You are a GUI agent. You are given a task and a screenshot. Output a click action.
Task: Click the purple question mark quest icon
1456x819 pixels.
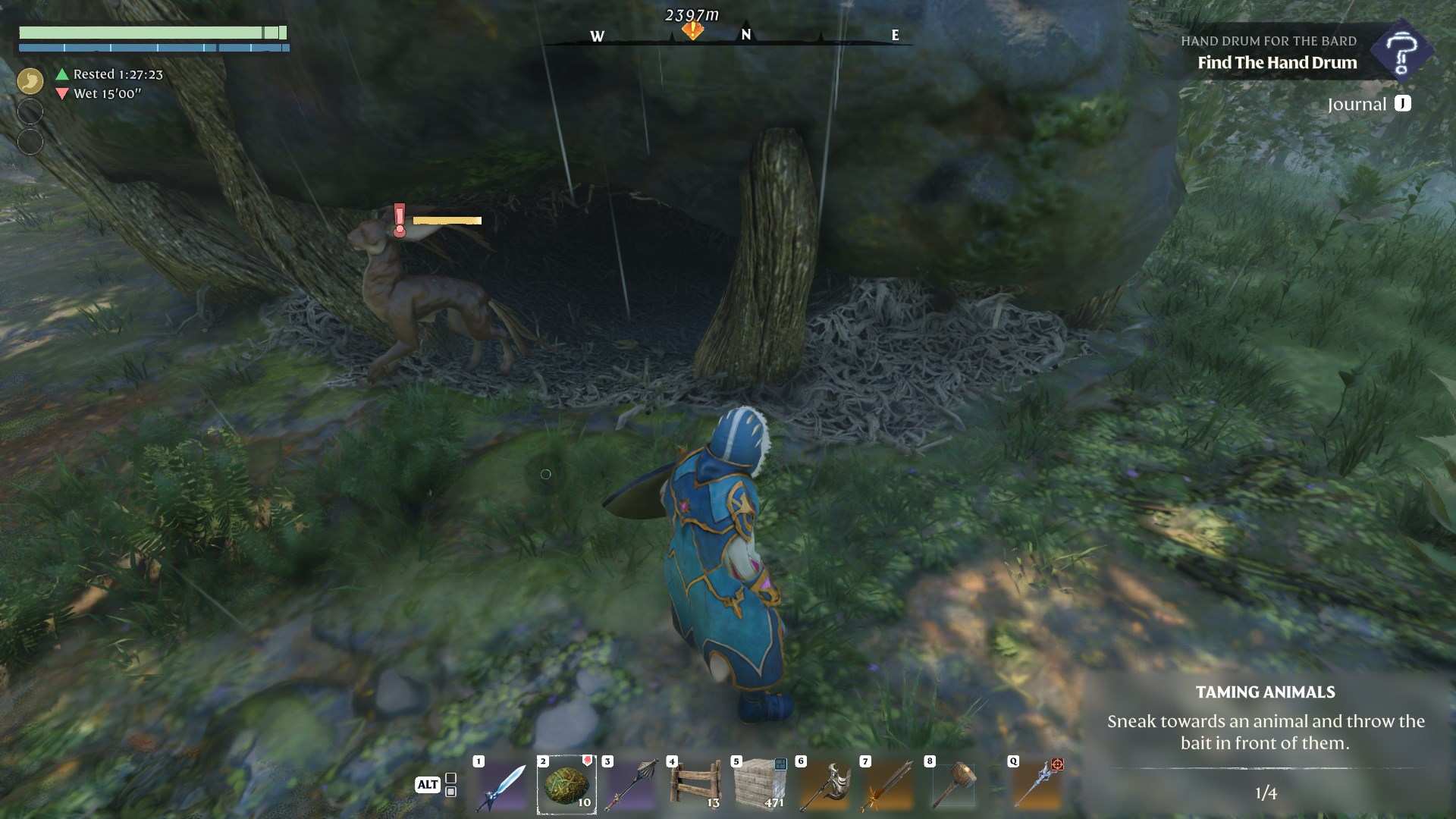(1401, 52)
